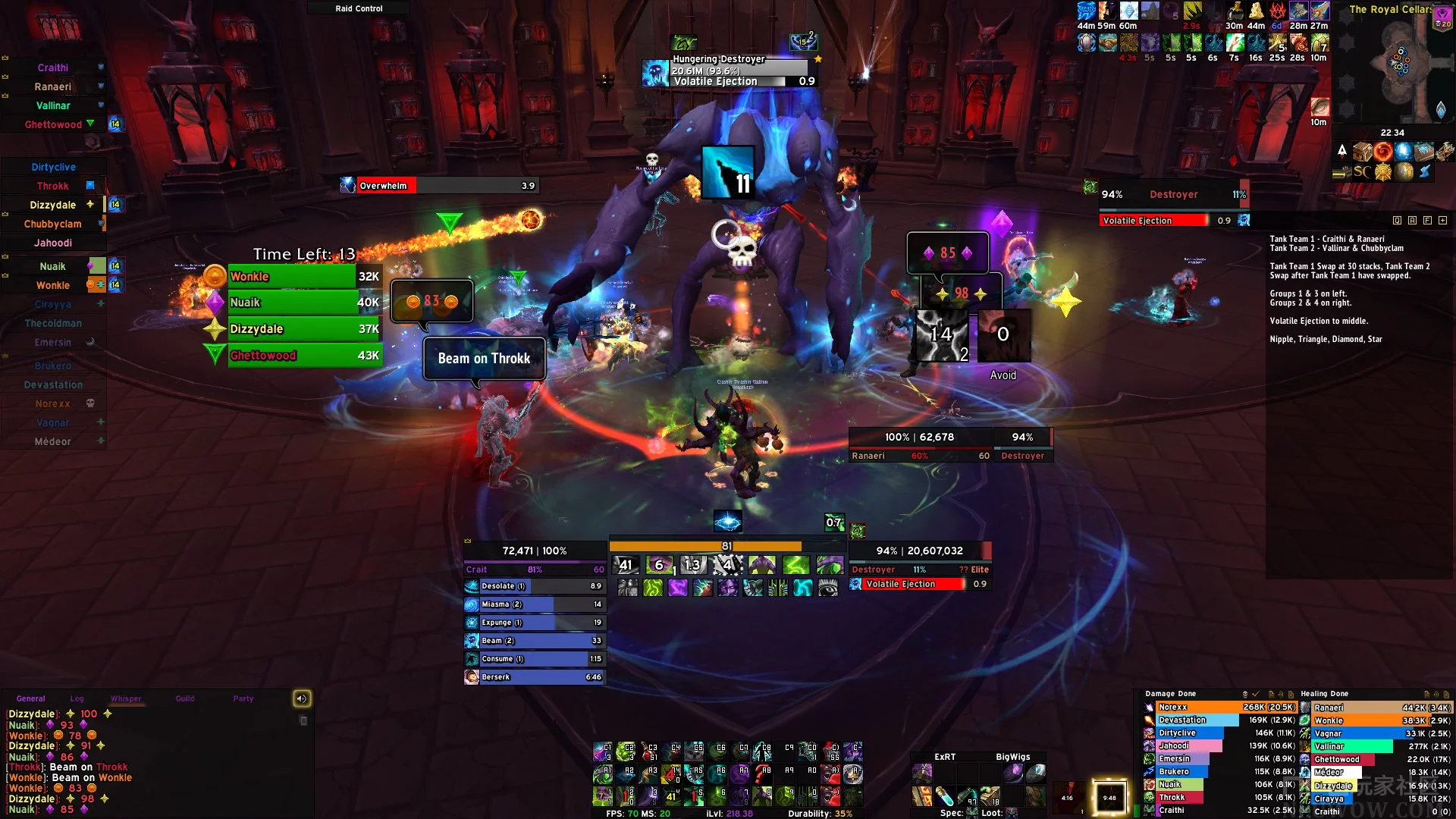The image size is (1456, 819).
Task: Select Dizzydale's raid frame
Action: 53,205
